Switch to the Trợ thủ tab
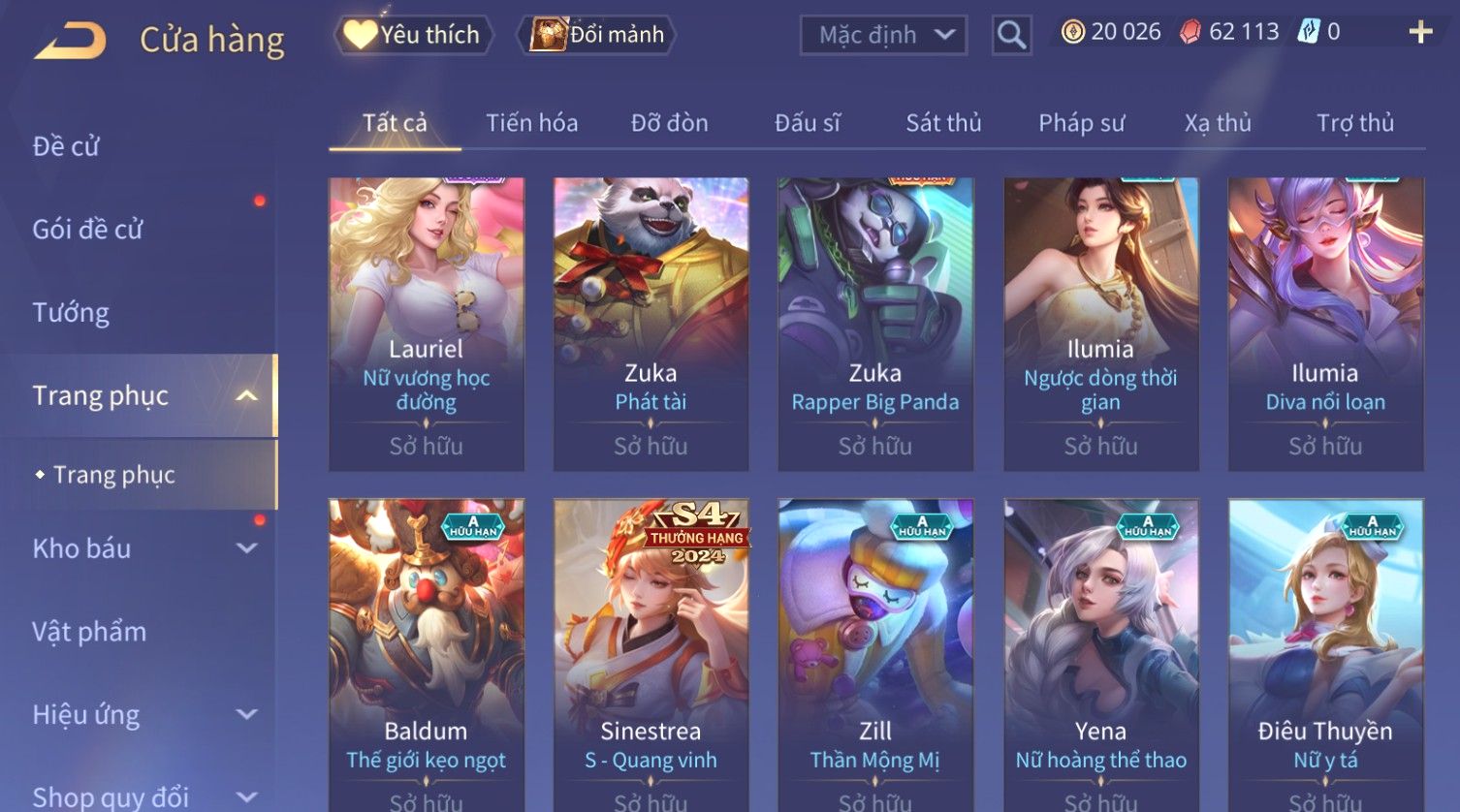 tap(1354, 123)
